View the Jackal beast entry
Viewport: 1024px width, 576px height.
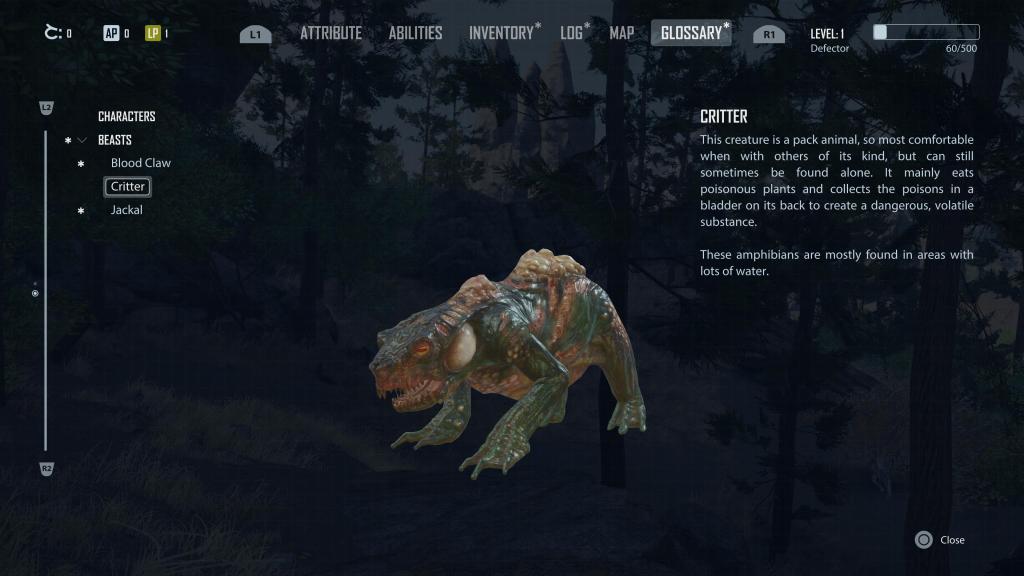126,210
